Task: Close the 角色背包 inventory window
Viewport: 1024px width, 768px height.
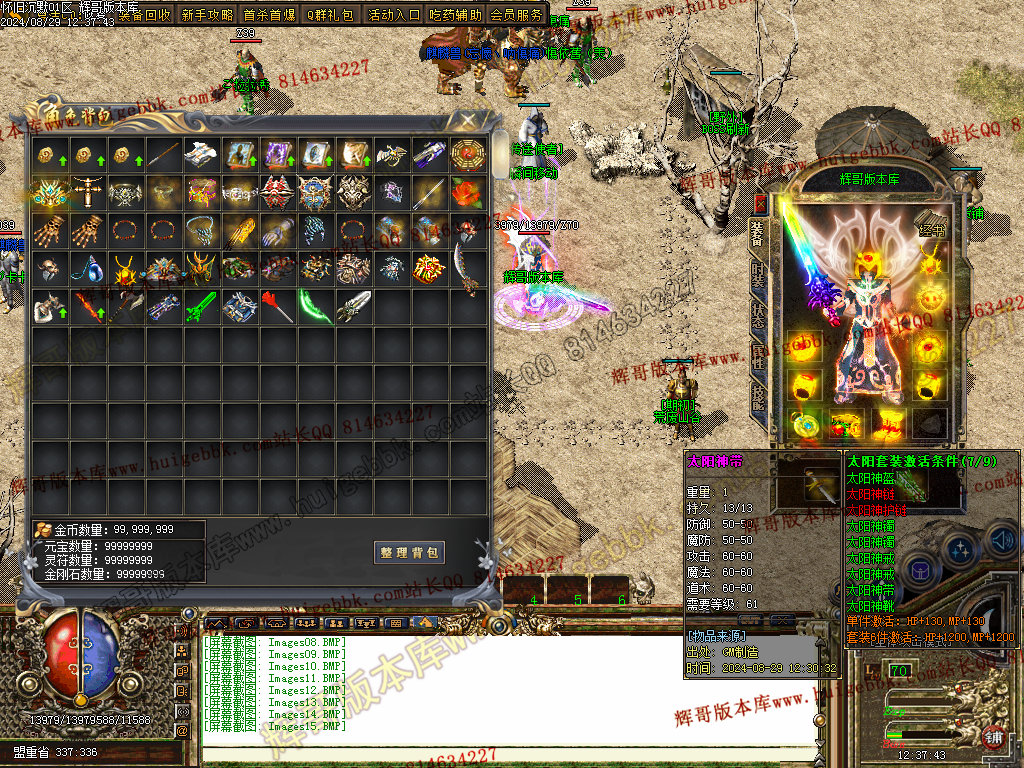Action: click(466, 120)
